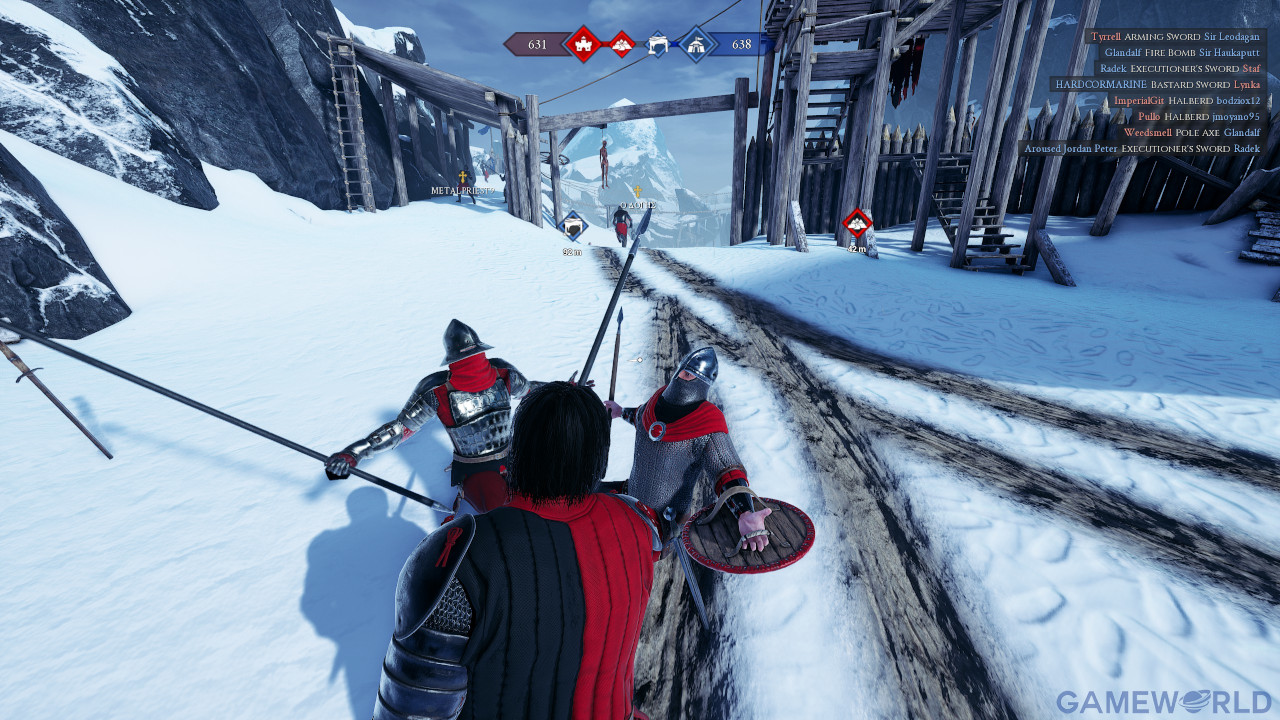Image resolution: width=1280 pixels, height=720 pixels.
Task: Click the red team score showing 631
Action: (x=537, y=45)
